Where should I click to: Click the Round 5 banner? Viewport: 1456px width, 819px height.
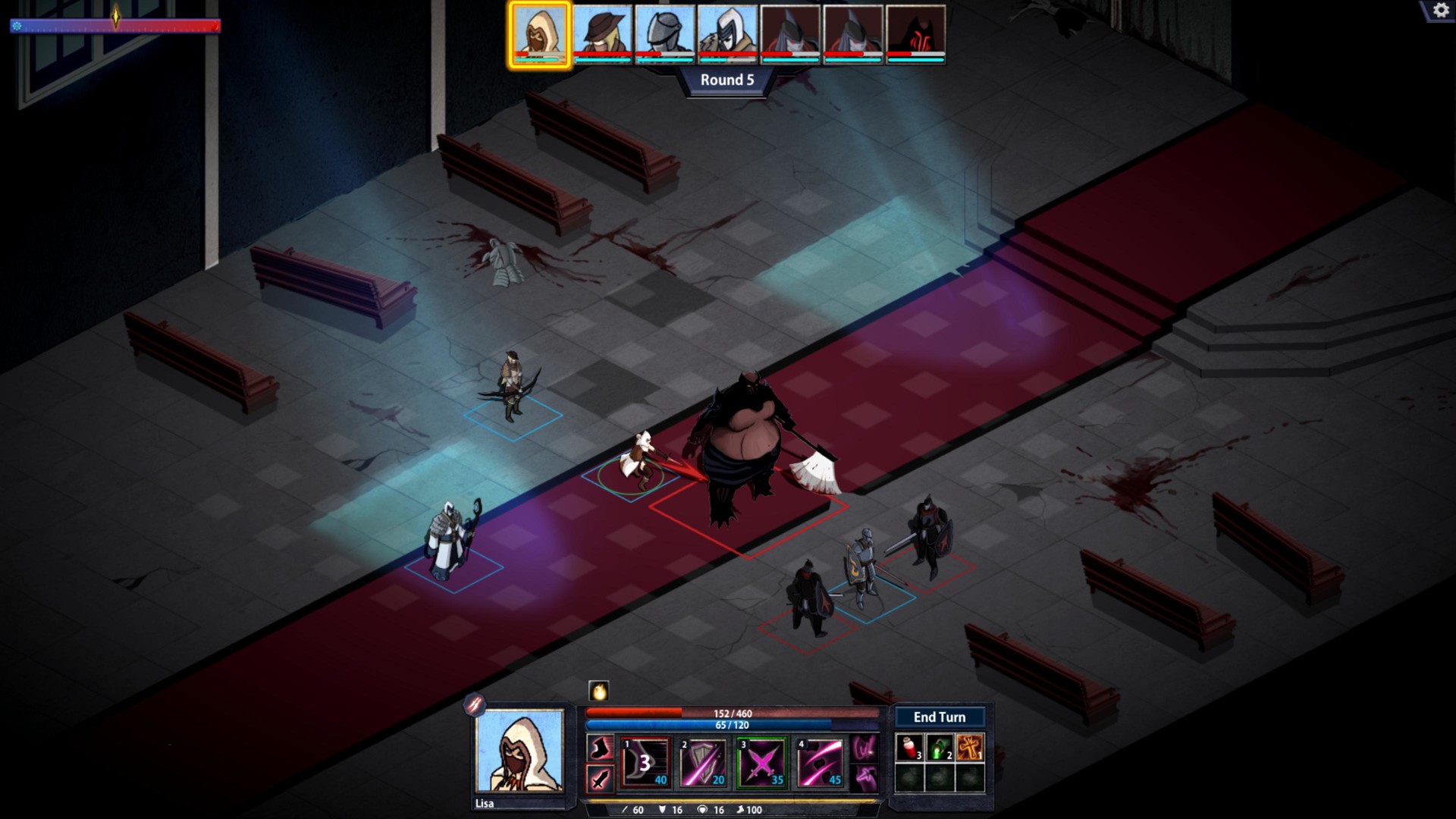tap(728, 77)
